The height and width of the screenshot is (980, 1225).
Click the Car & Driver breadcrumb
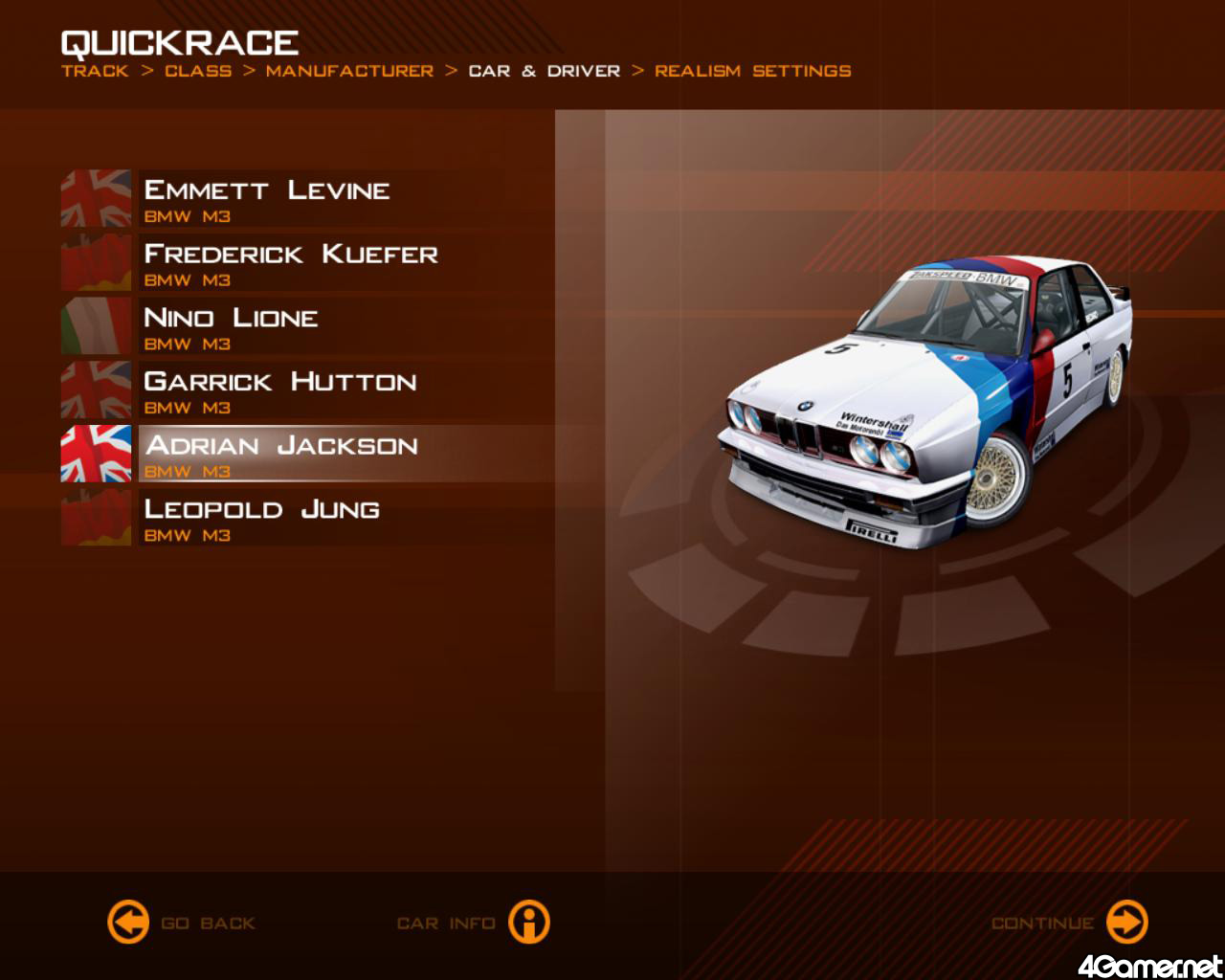[544, 71]
